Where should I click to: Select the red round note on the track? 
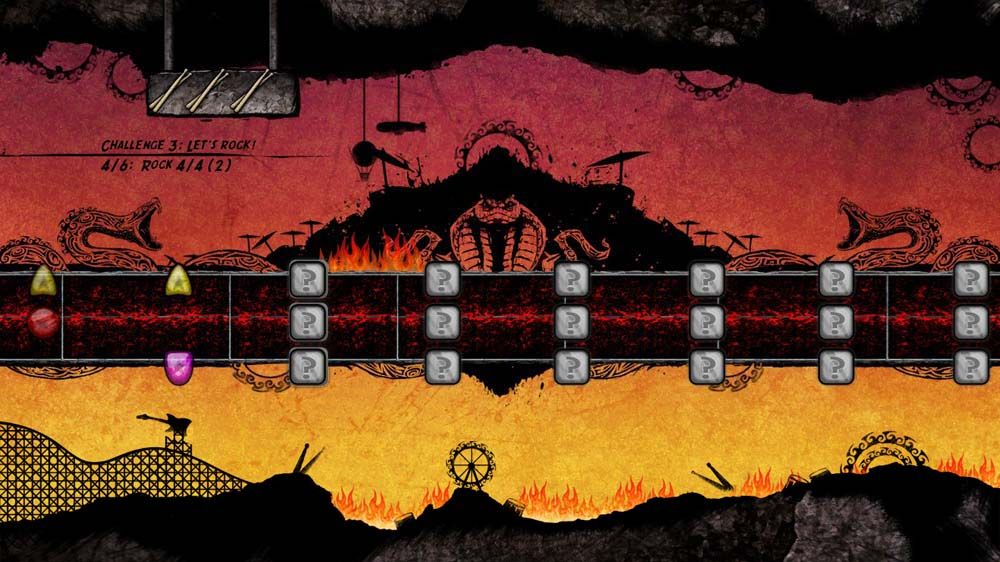[x=42, y=323]
